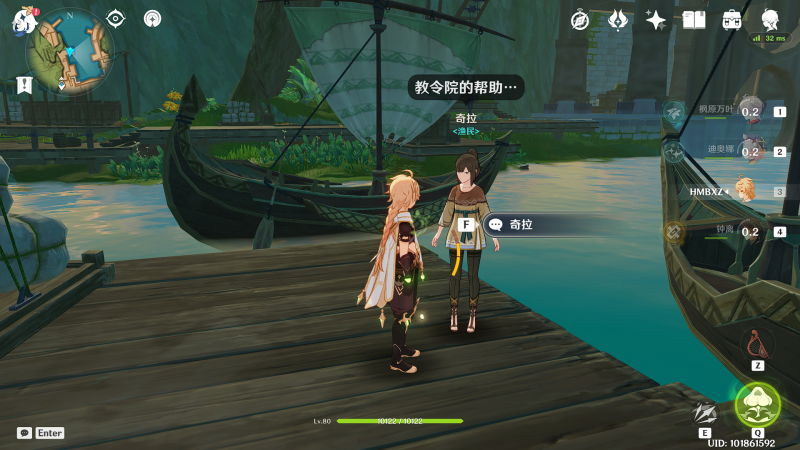
Task: Use the harp gadget icon
Action: 758,345
